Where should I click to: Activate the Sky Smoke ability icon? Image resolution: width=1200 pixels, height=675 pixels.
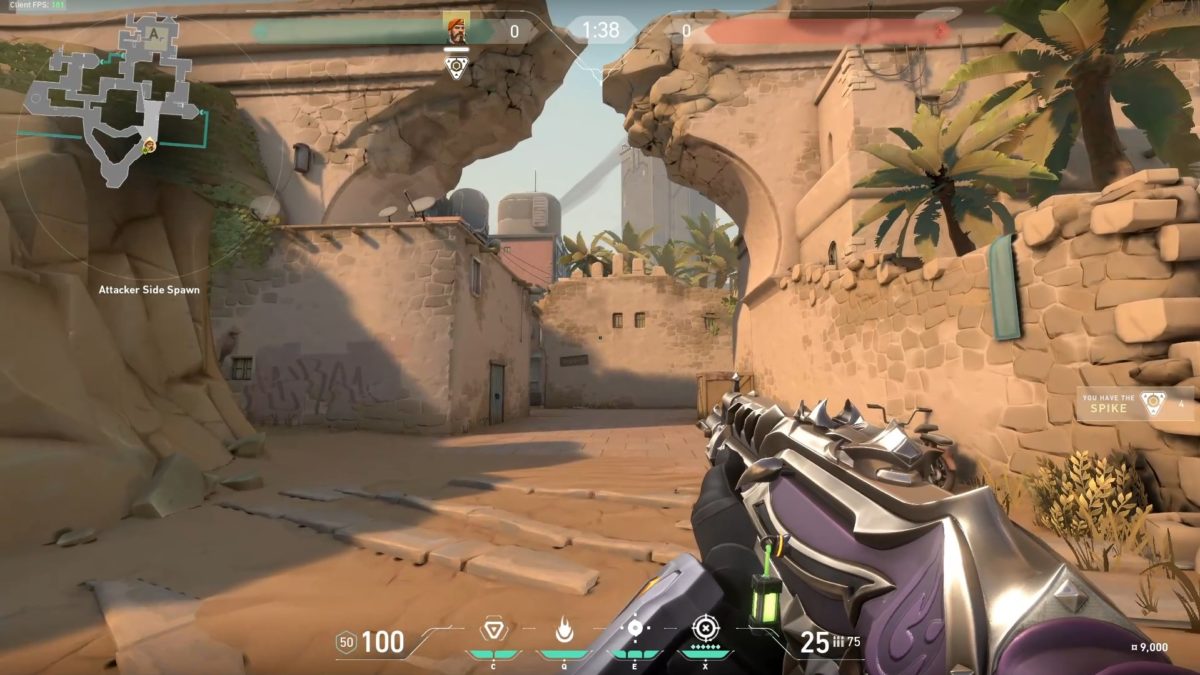coord(634,628)
